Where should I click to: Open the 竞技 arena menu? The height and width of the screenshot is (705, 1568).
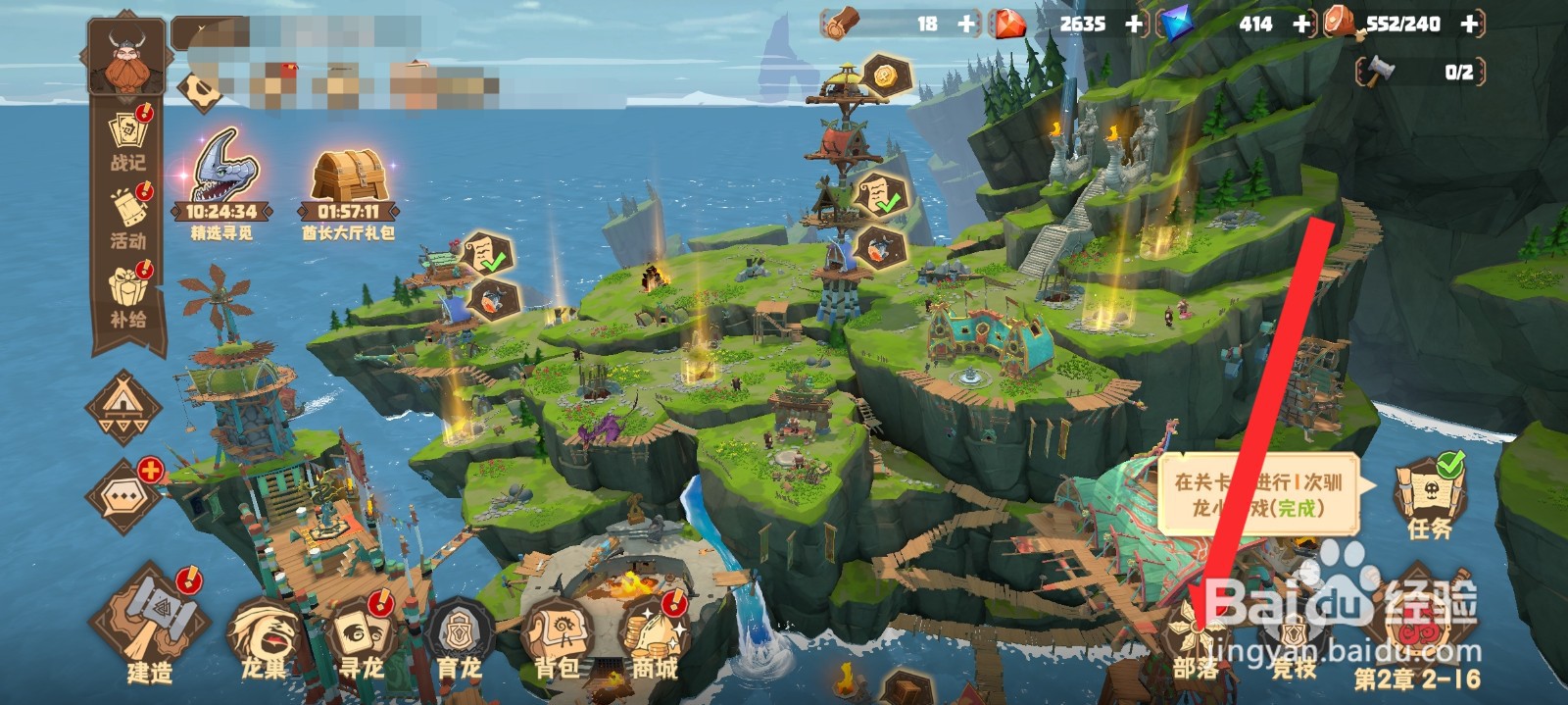tap(1294, 637)
